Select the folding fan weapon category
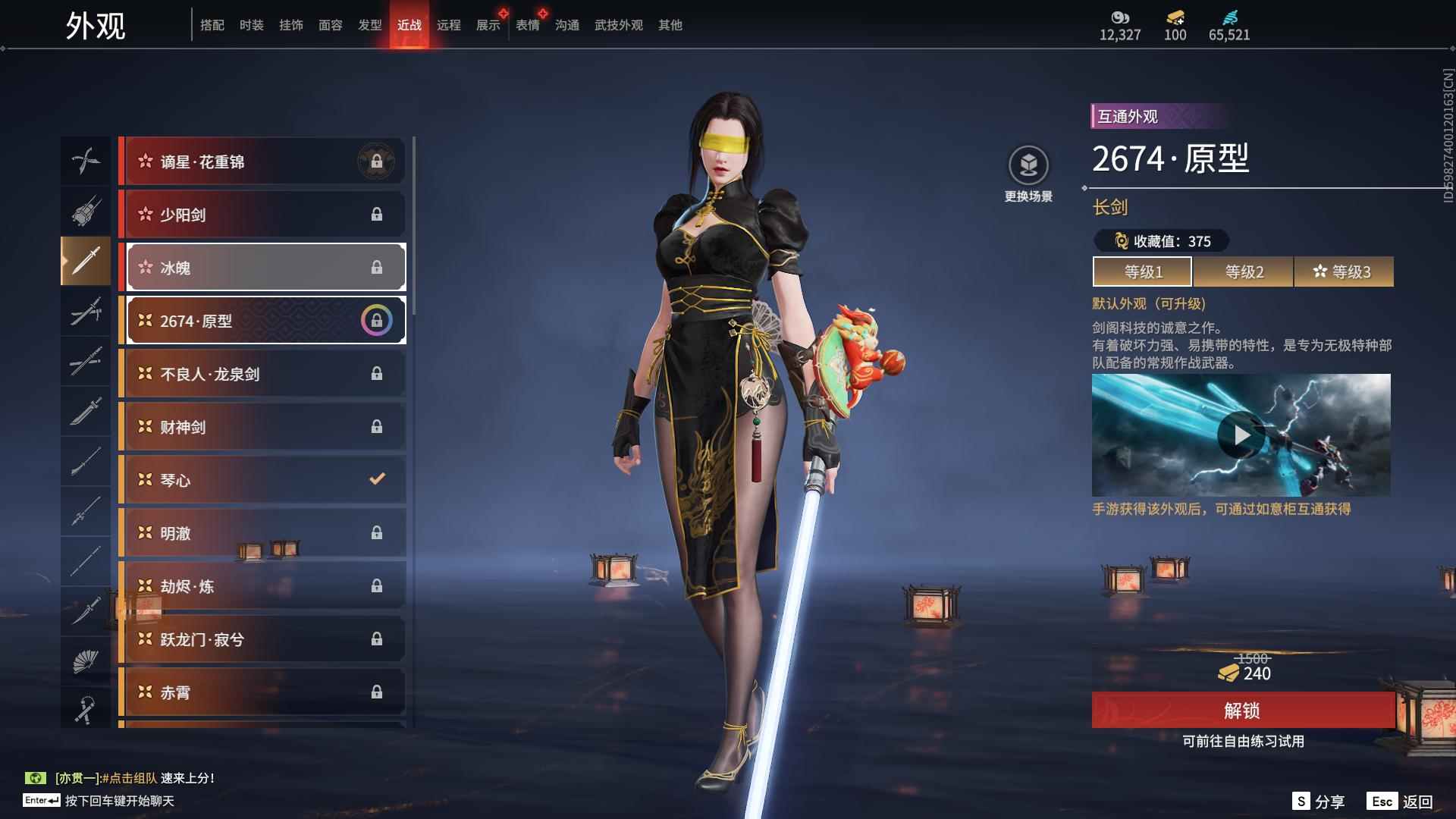The width and height of the screenshot is (1456, 819). point(86,661)
